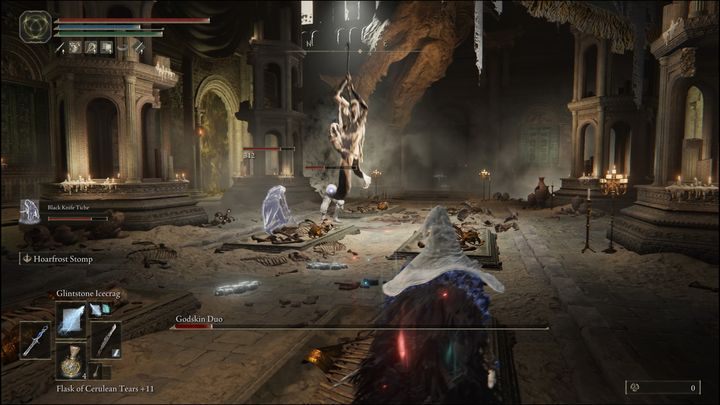Screen dimensions: 720x405
Task: Select the left-hand sword armament slot
Action: [34, 340]
